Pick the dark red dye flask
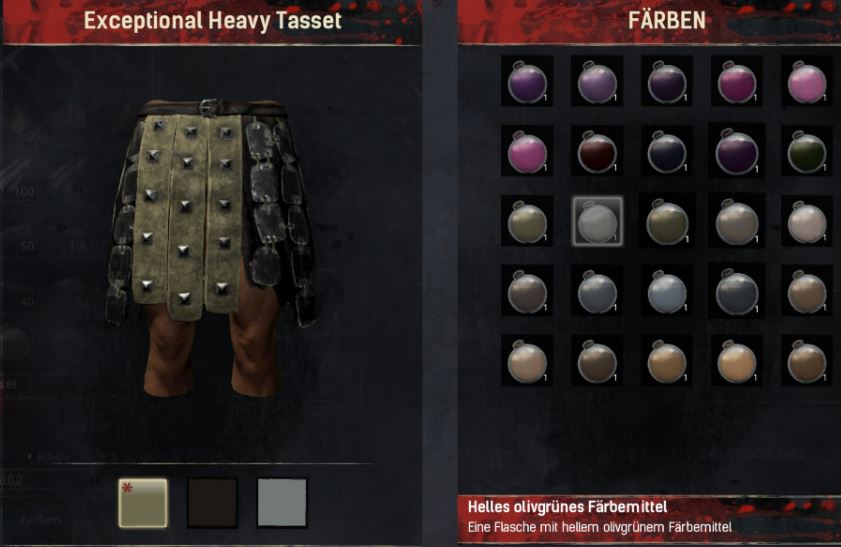The width and height of the screenshot is (841, 547). tap(597, 152)
